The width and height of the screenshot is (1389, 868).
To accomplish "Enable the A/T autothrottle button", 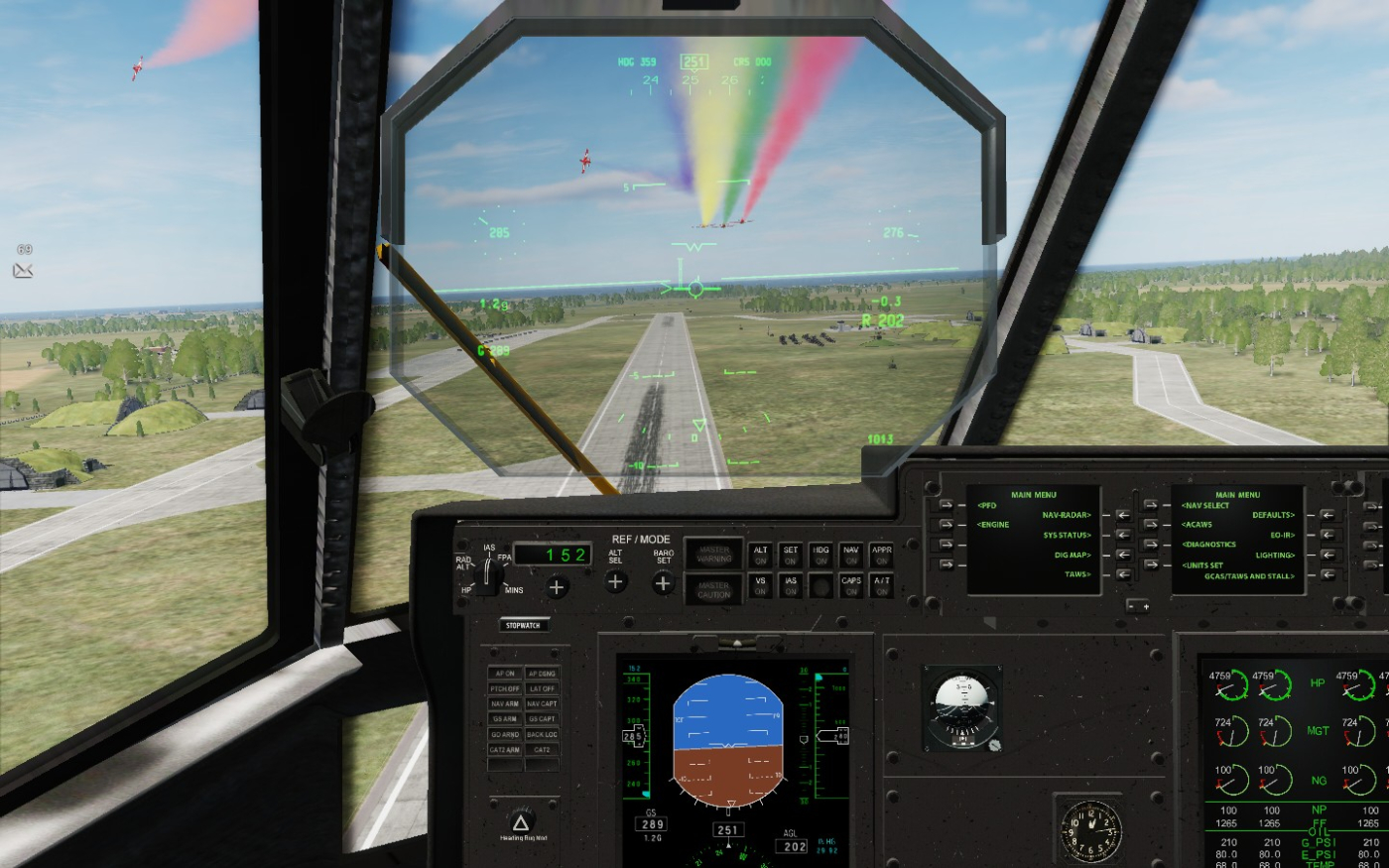I will pyautogui.click(x=881, y=585).
